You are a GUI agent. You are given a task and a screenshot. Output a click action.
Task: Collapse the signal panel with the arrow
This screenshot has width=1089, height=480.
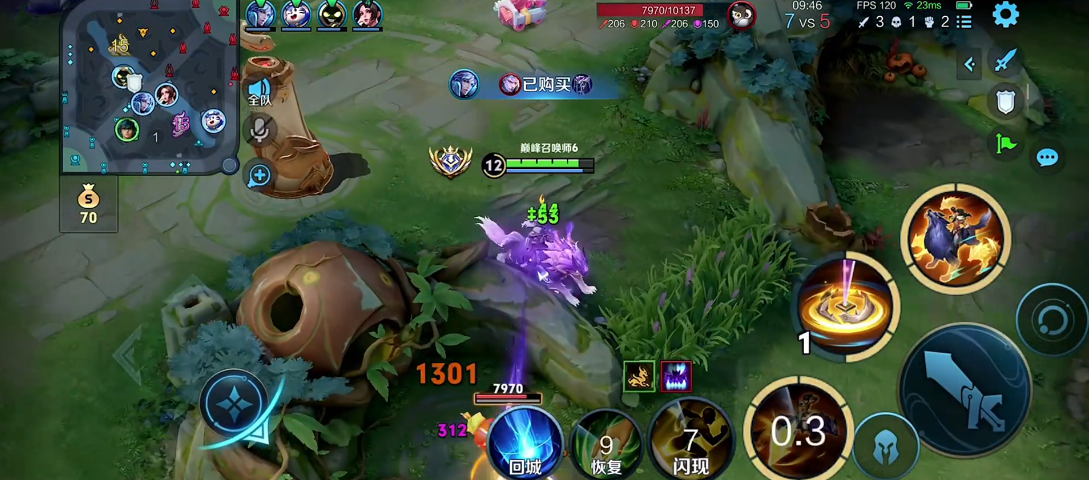(969, 65)
